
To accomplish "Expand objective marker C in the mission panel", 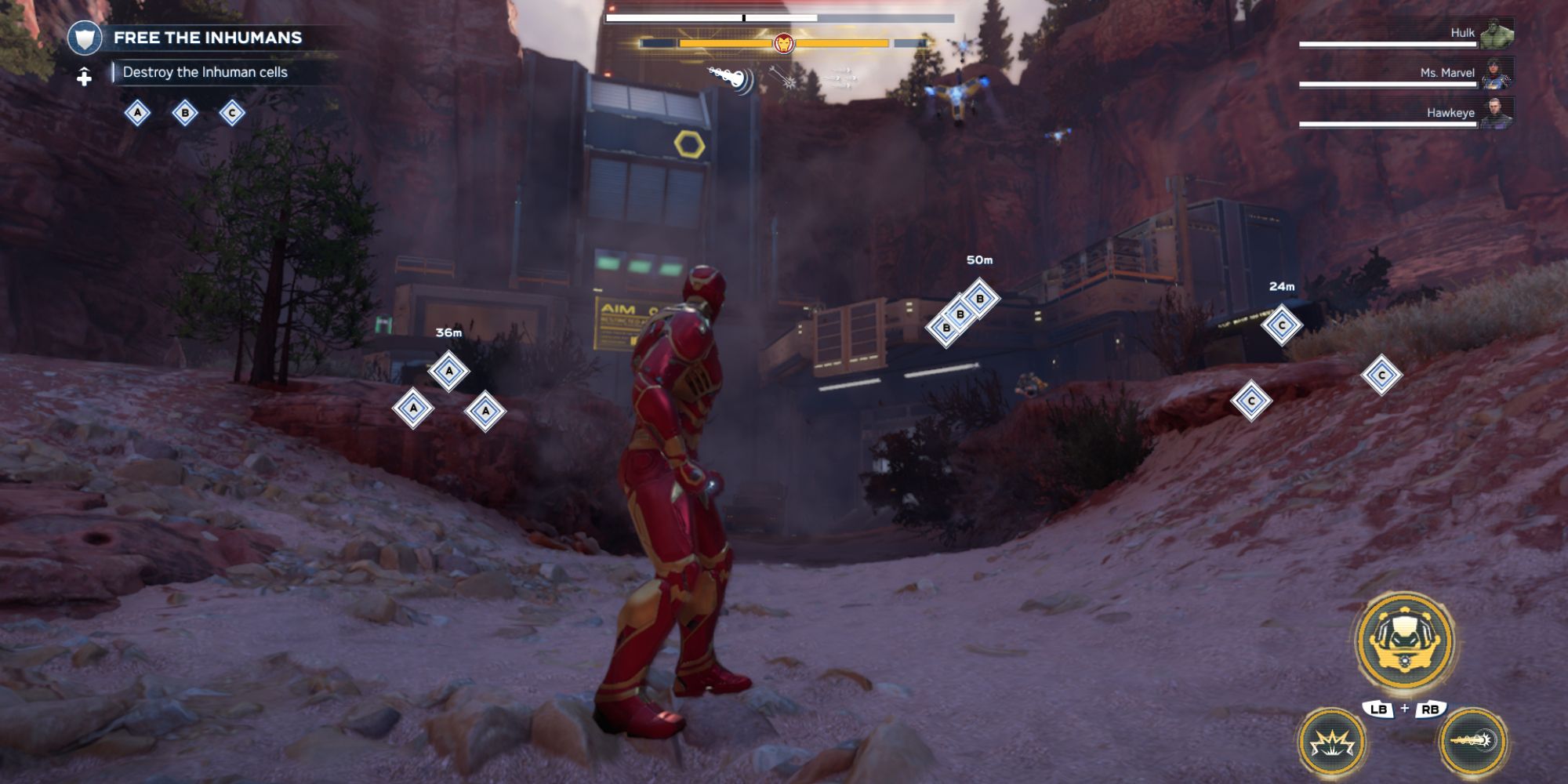I will [x=231, y=114].
